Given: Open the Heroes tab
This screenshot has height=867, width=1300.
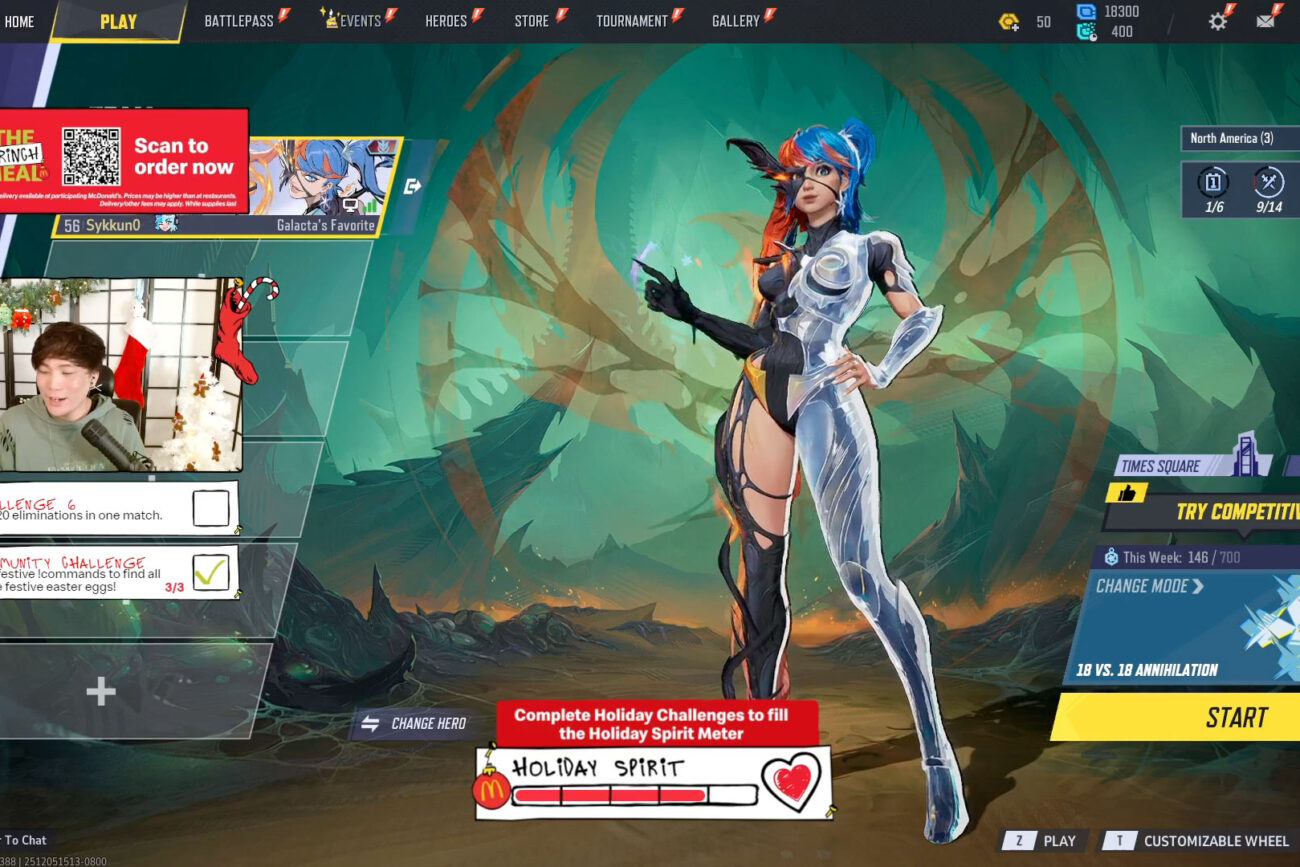Looking at the screenshot, I should [x=446, y=21].
